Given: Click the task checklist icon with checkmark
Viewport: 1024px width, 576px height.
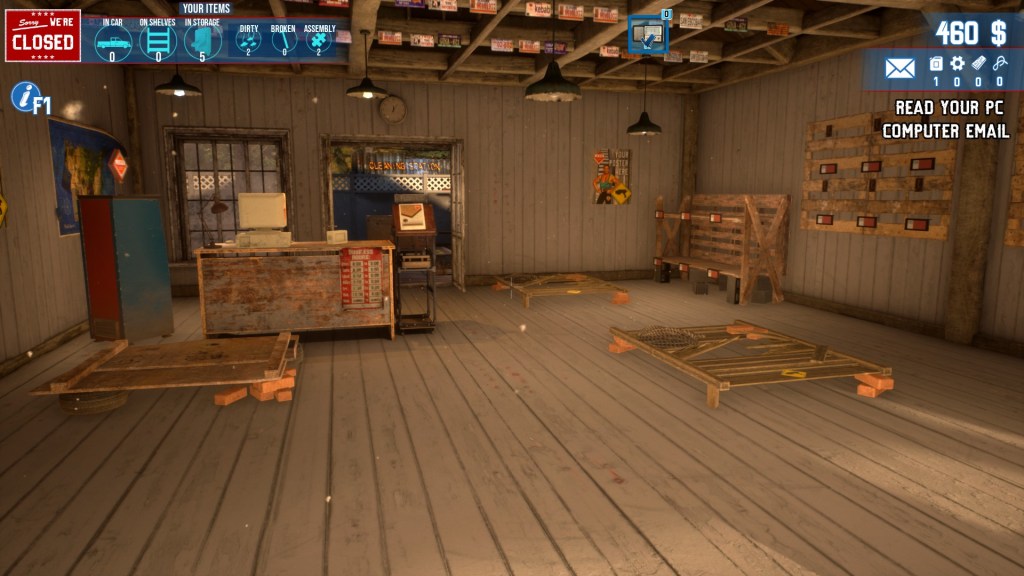Looking at the screenshot, I should (x=648, y=37).
